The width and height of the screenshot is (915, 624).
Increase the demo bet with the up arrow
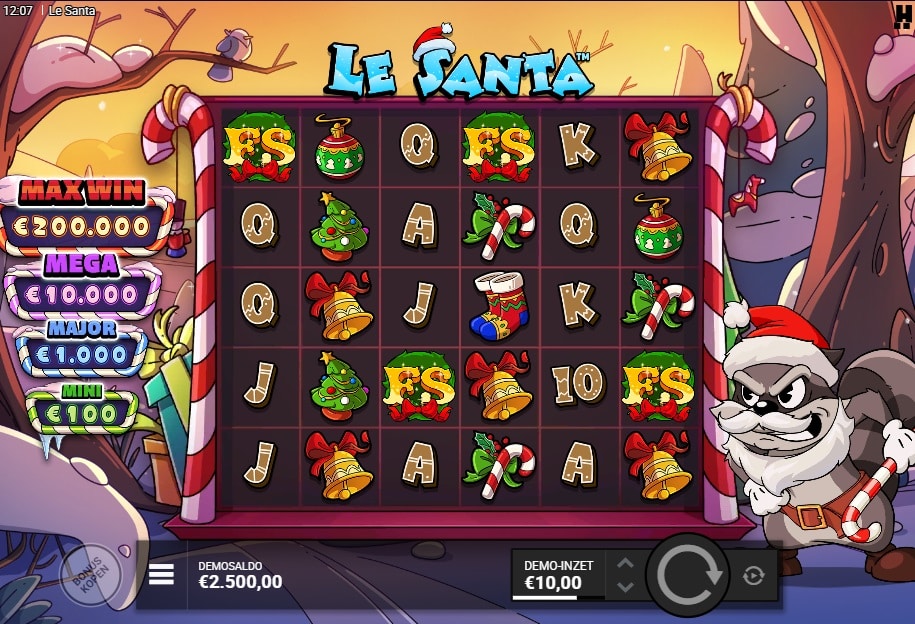[625, 564]
